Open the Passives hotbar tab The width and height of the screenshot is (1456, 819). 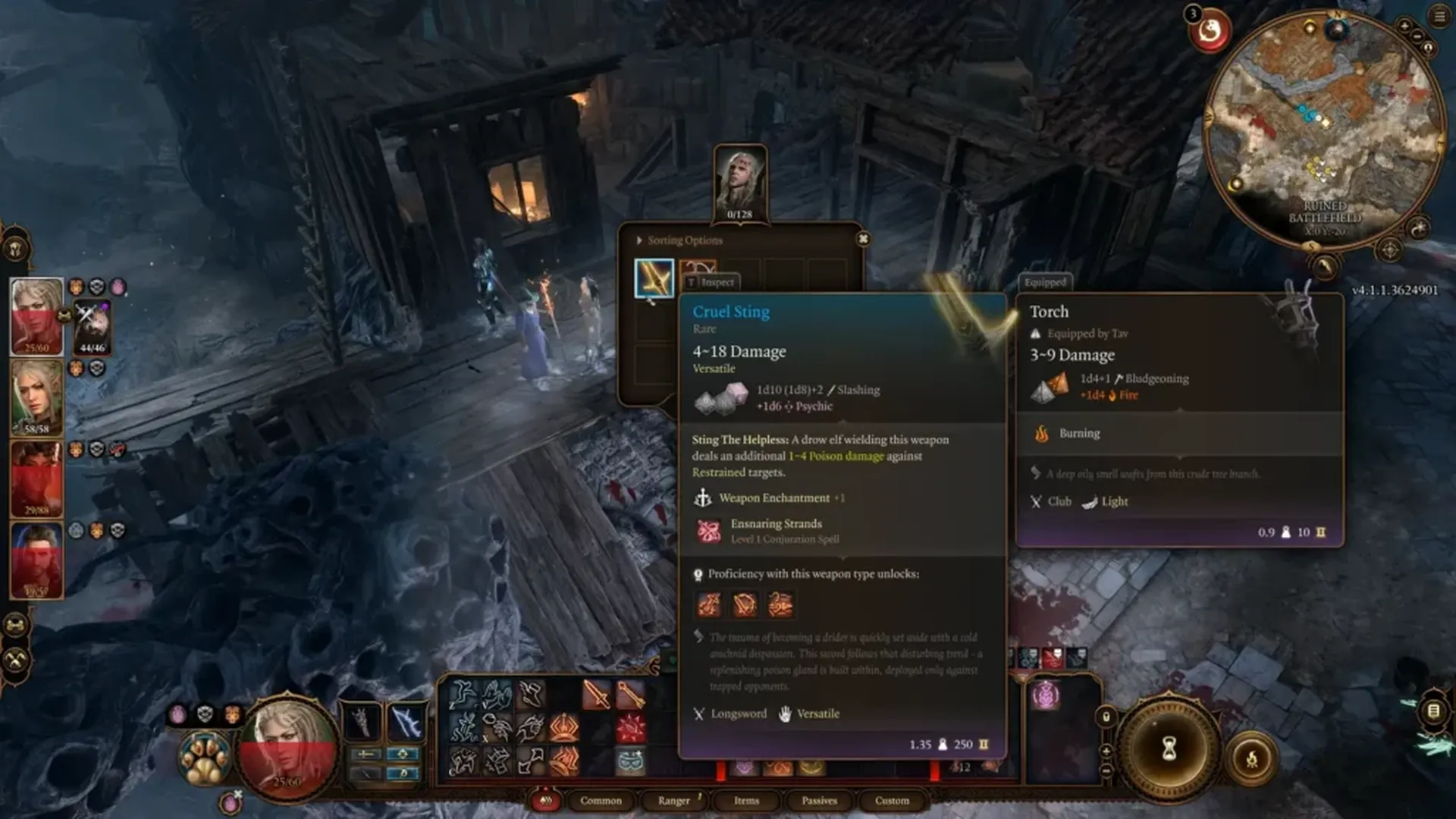[817, 801]
